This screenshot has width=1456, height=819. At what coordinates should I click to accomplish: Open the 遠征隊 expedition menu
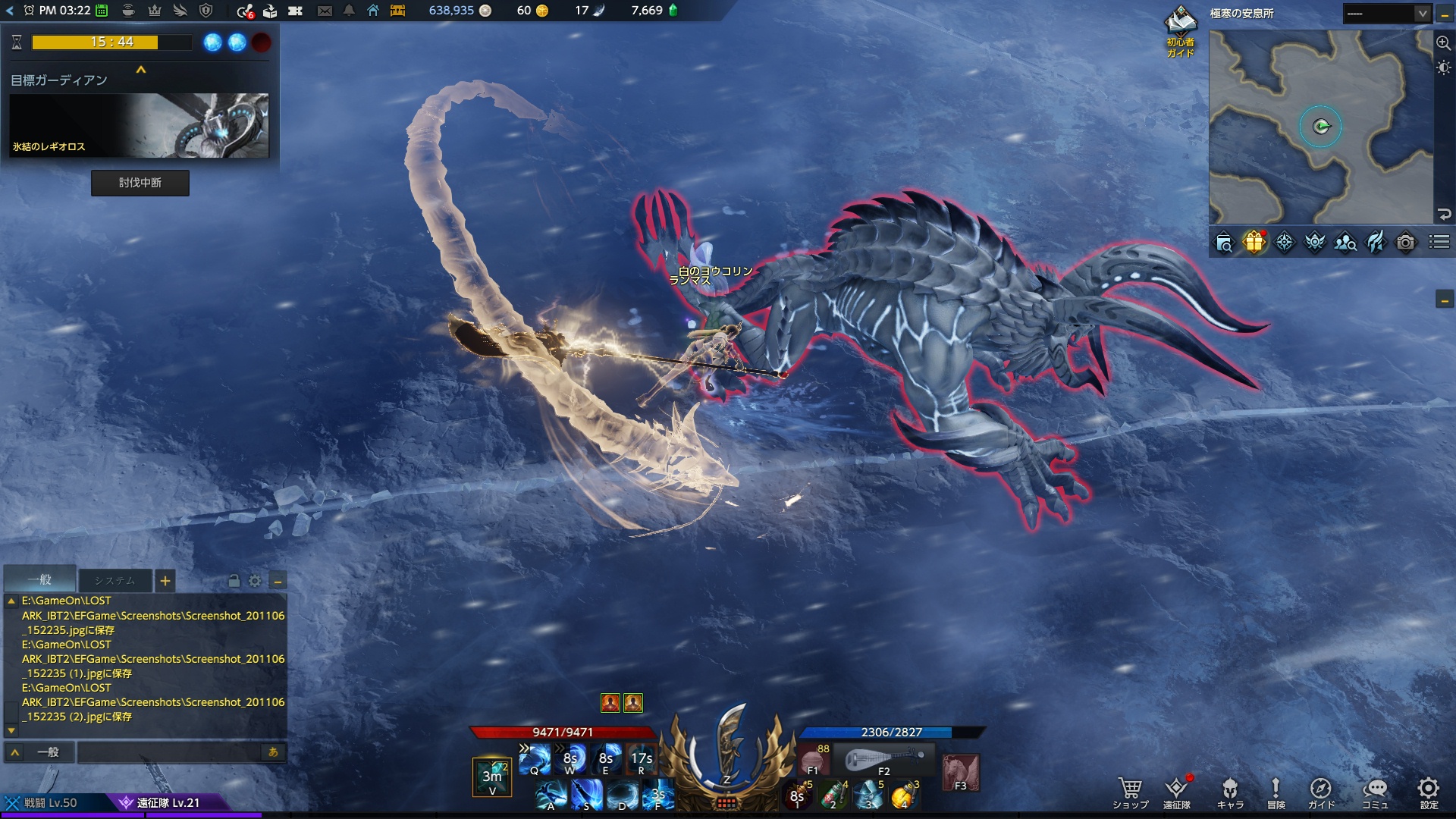[1177, 792]
